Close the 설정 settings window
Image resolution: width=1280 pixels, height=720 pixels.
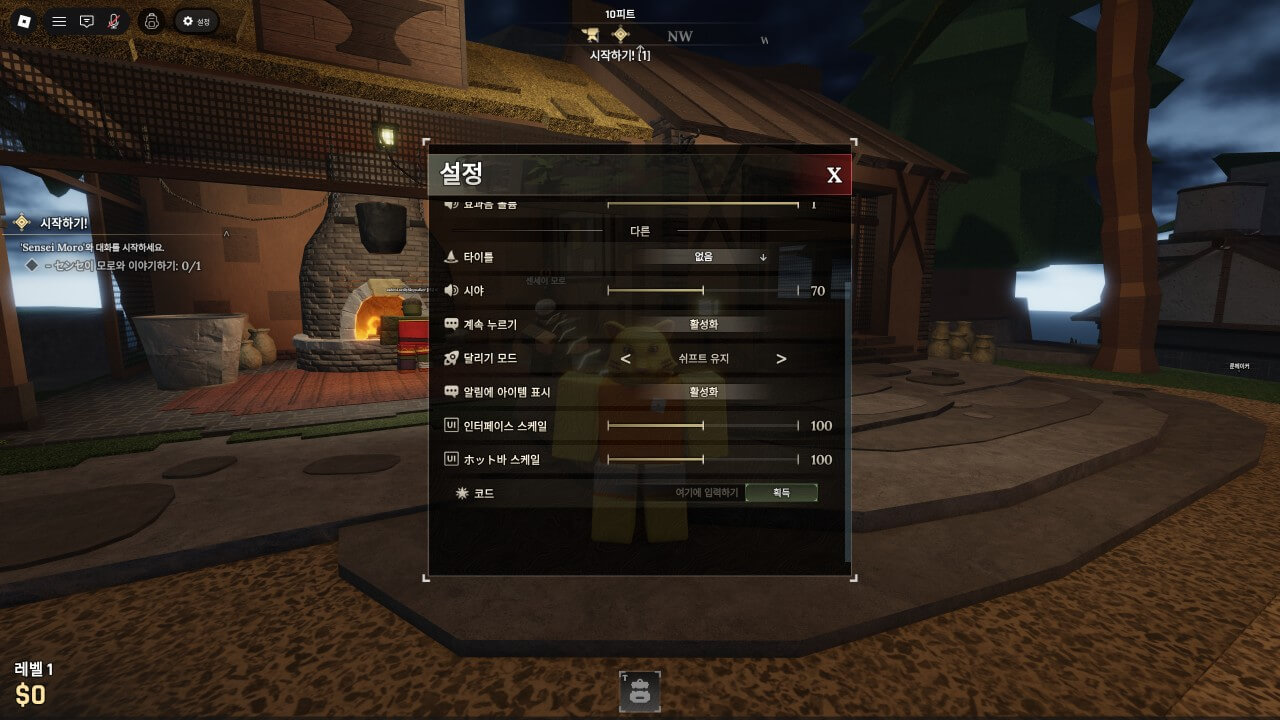coord(834,176)
